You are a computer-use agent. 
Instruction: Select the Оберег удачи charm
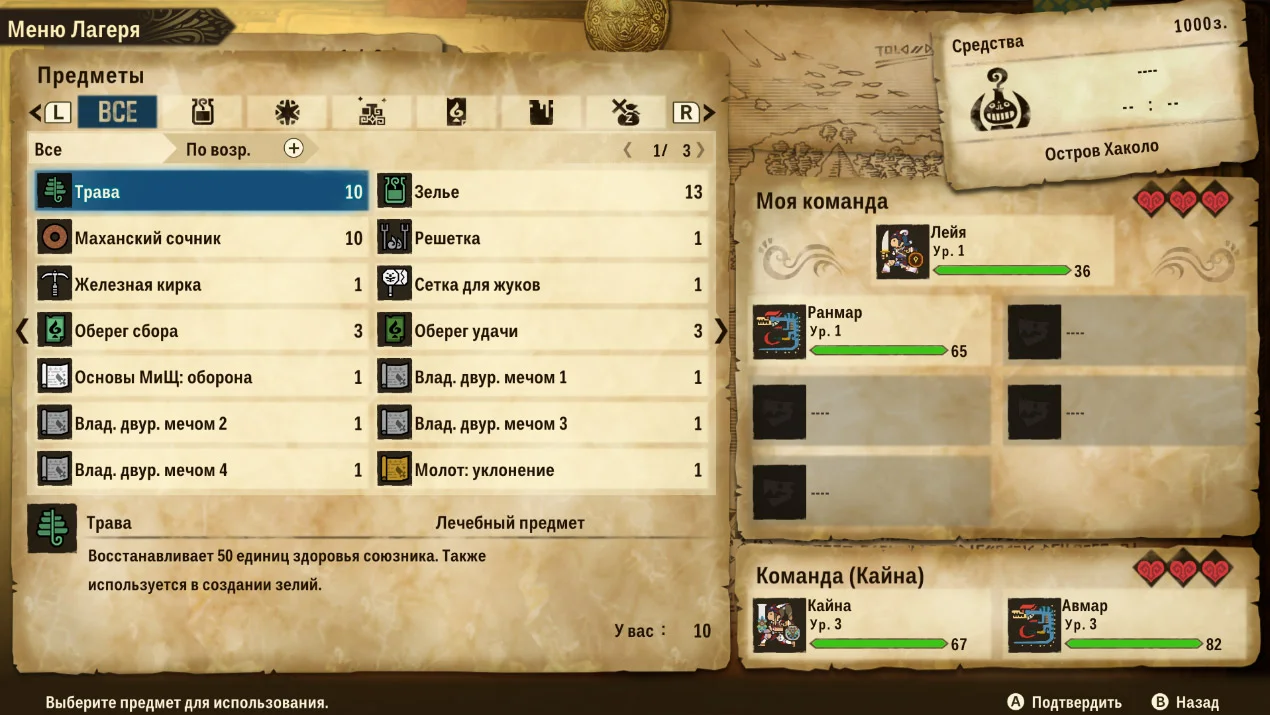[541, 331]
